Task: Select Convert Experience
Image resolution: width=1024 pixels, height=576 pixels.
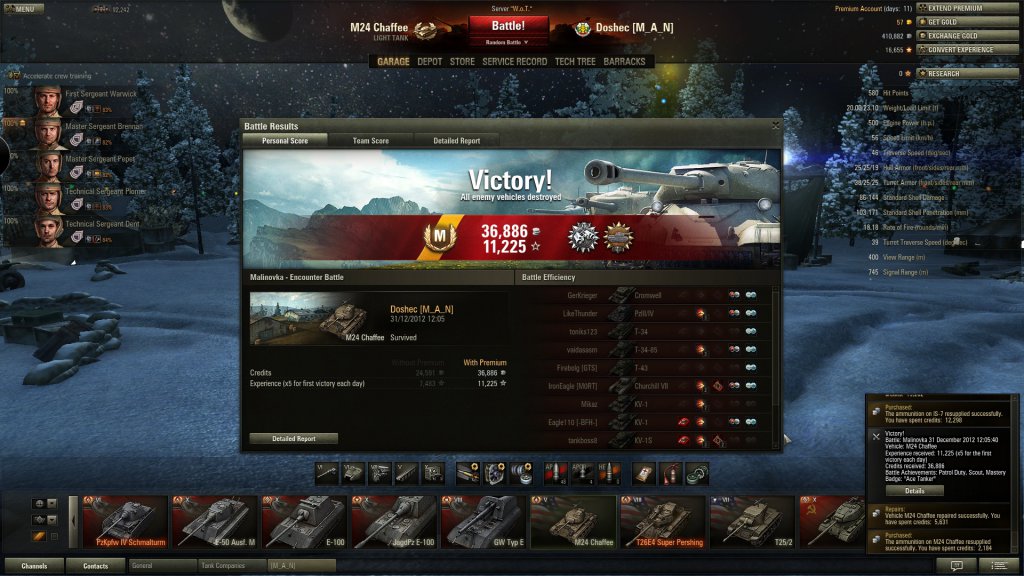Action: (x=958, y=50)
